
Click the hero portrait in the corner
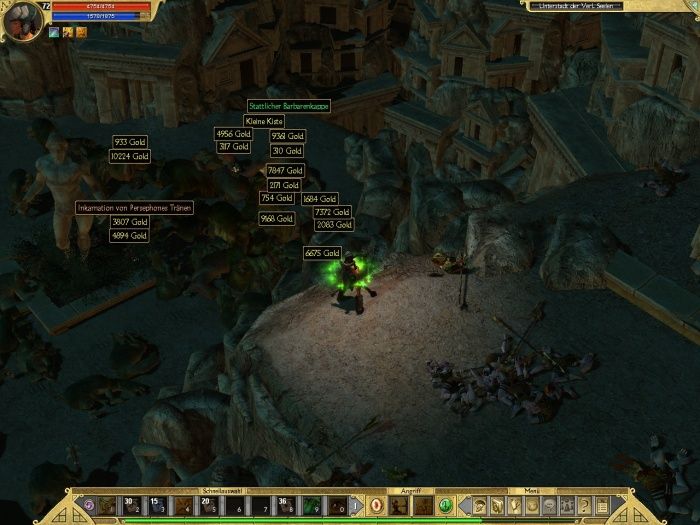[23, 19]
